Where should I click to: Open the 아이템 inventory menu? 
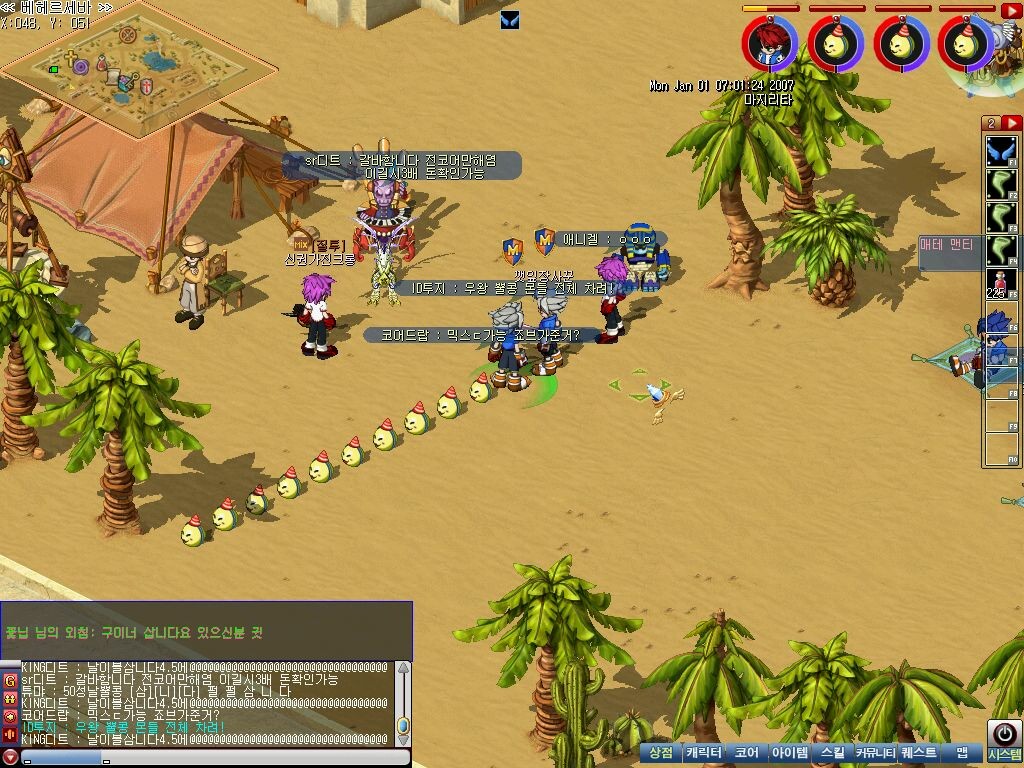pos(790,753)
